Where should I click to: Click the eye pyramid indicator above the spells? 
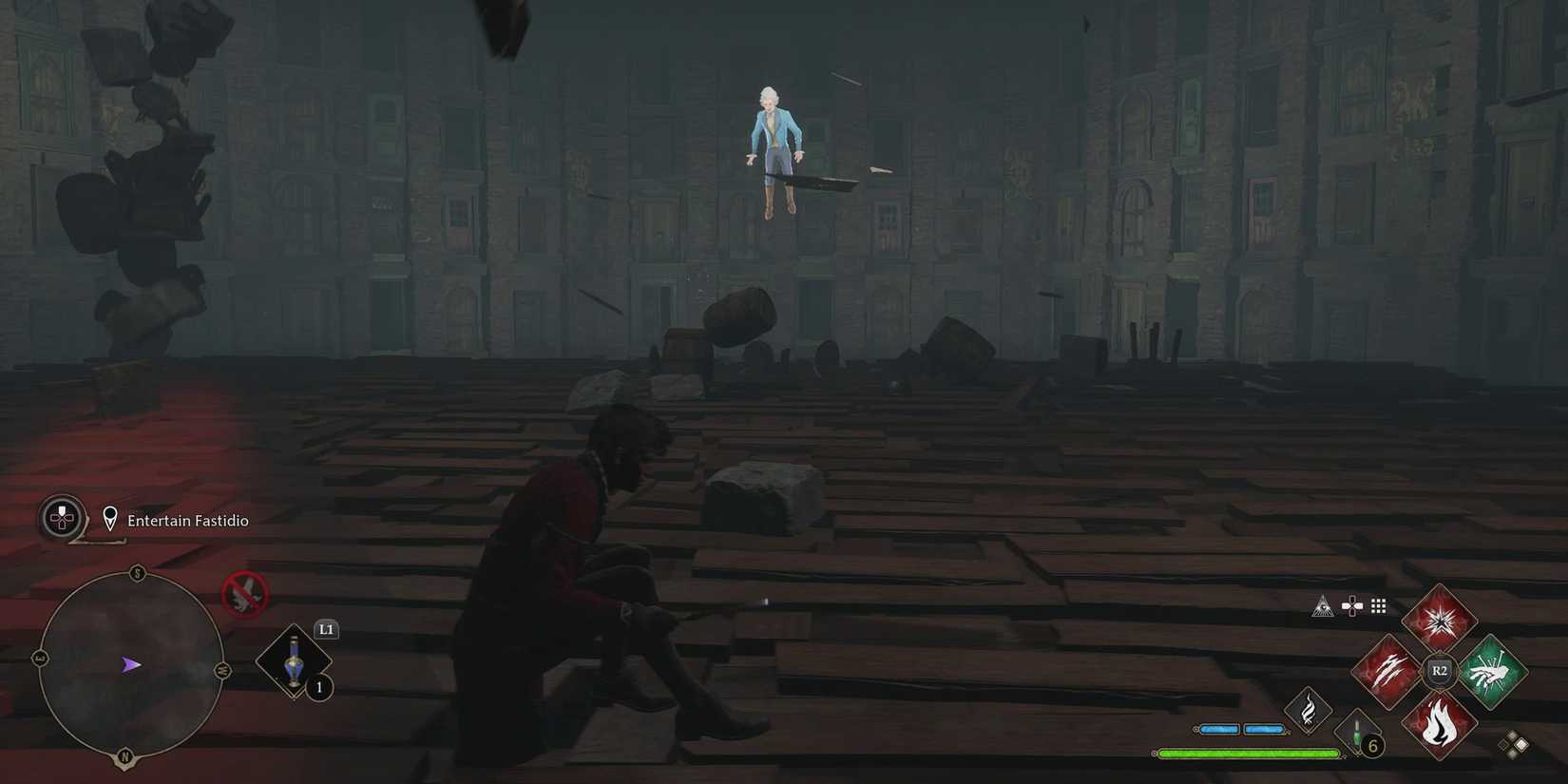[1324, 605]
